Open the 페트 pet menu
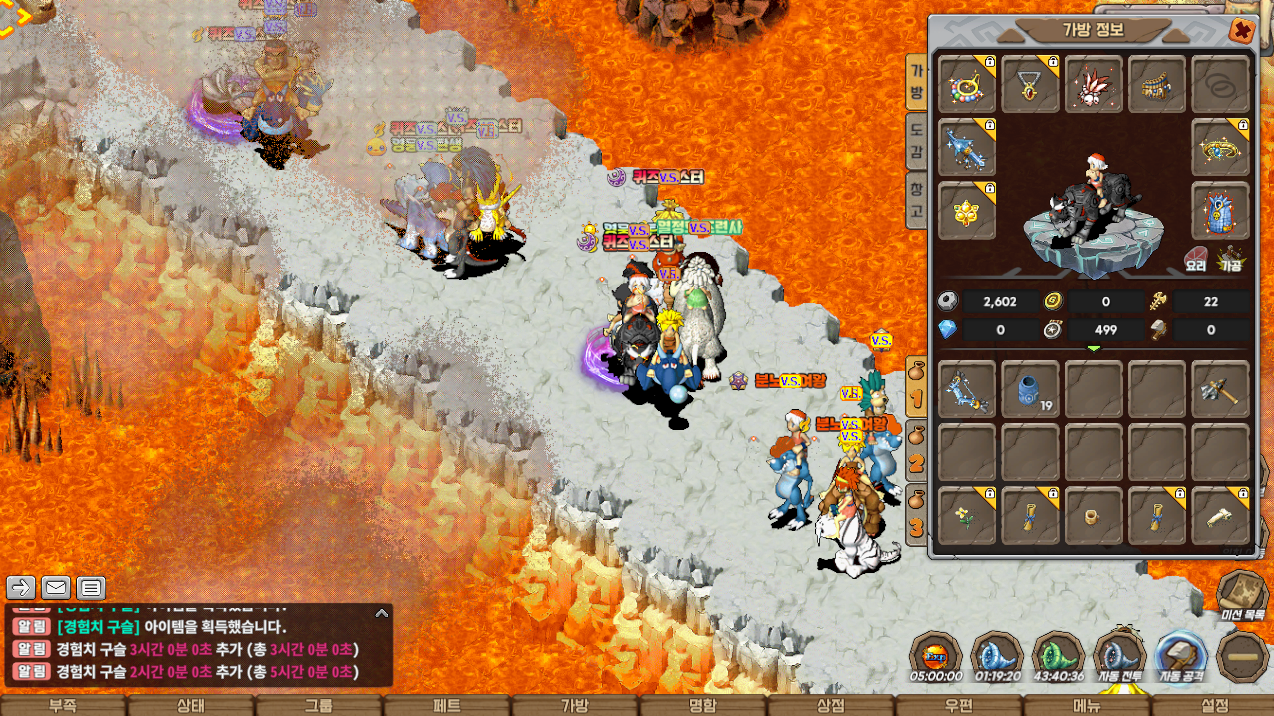Image resolution: width=1274 pixels, height=716 pixels. (447, 705)
